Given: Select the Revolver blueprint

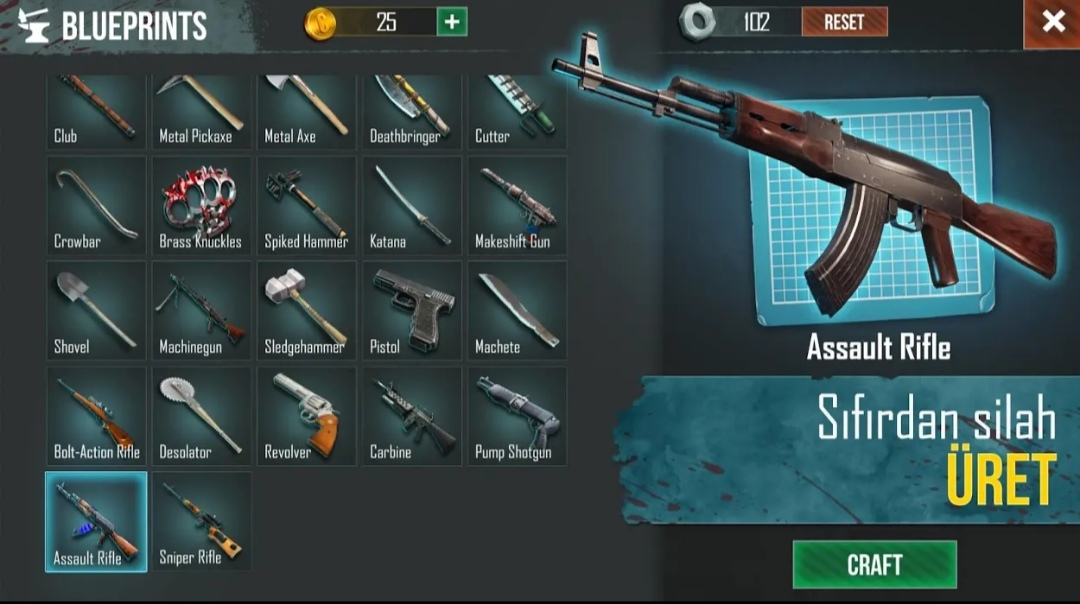Looking at the screenshot, I should [x=306, y=415].
